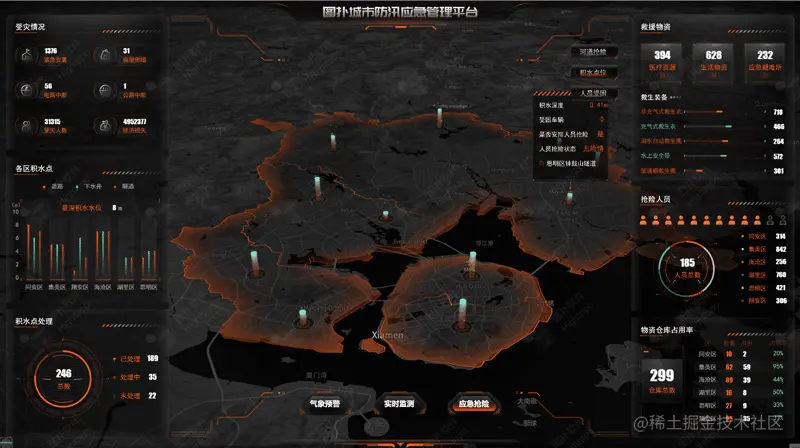Open the 气象预警 weather warning view

tap(325, 405)
